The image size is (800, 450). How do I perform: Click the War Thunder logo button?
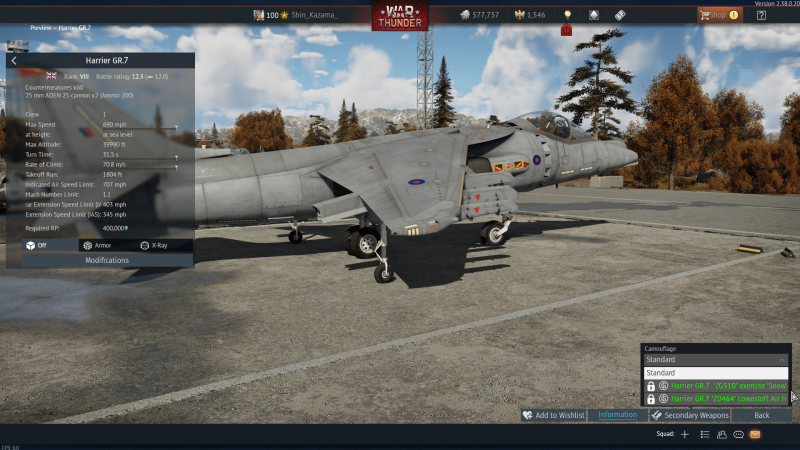pos(400,16)
